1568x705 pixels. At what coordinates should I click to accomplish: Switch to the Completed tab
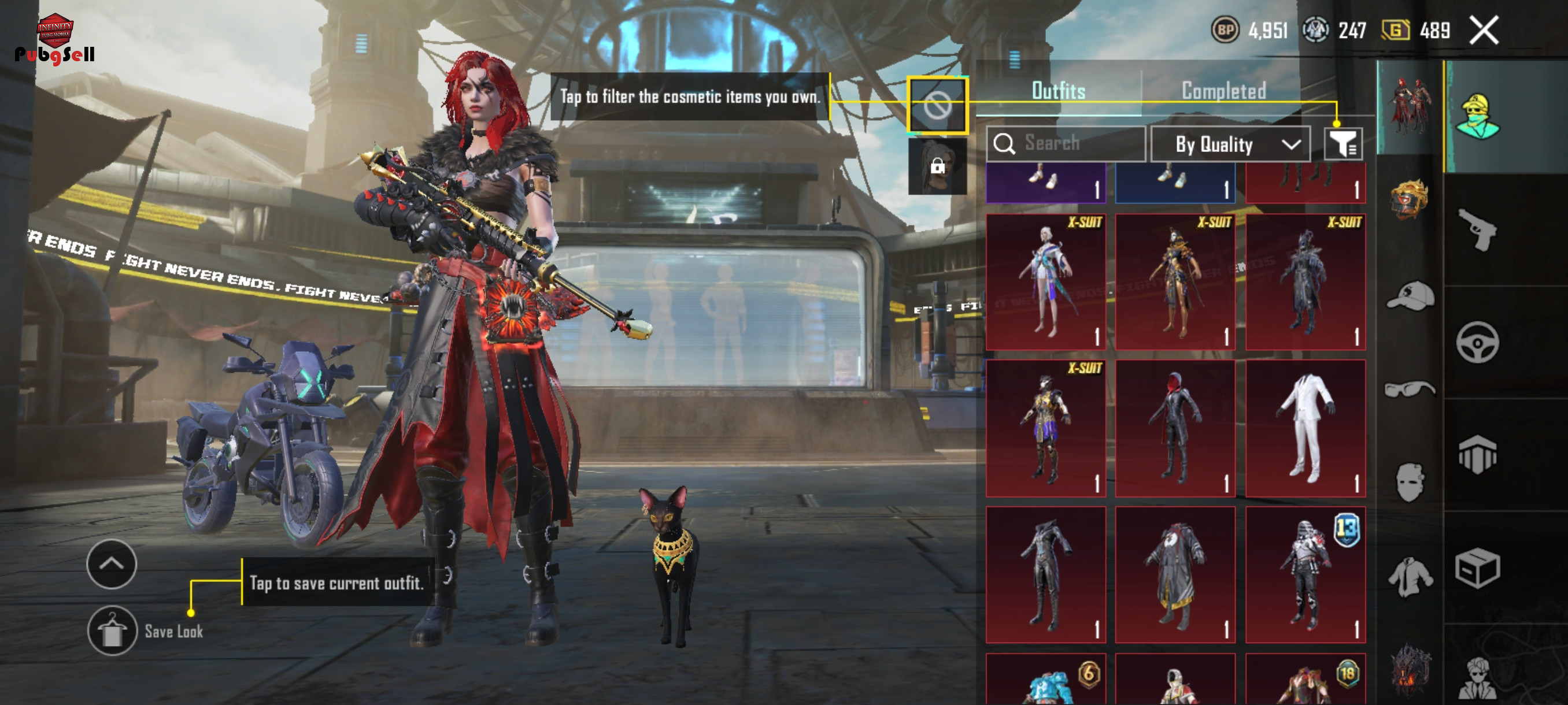point(1223,91)
